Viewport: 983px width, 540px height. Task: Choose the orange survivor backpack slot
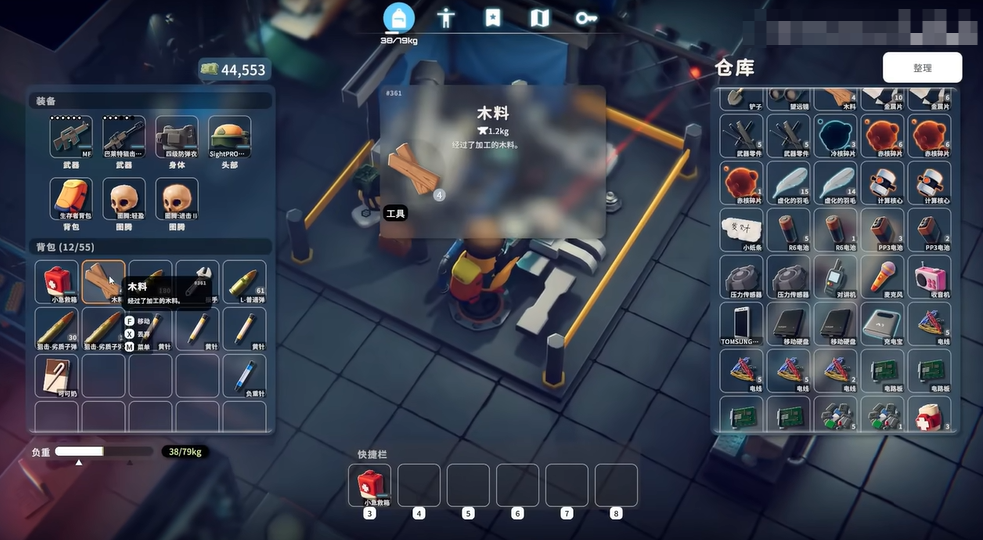click(71, 199)
